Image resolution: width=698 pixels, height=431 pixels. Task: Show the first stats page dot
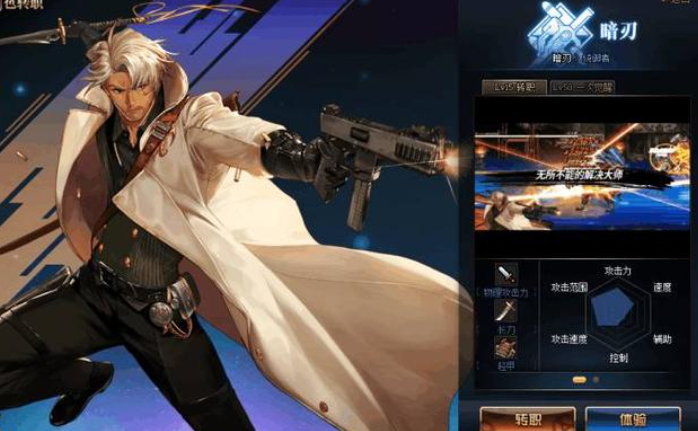click(580, 380)
